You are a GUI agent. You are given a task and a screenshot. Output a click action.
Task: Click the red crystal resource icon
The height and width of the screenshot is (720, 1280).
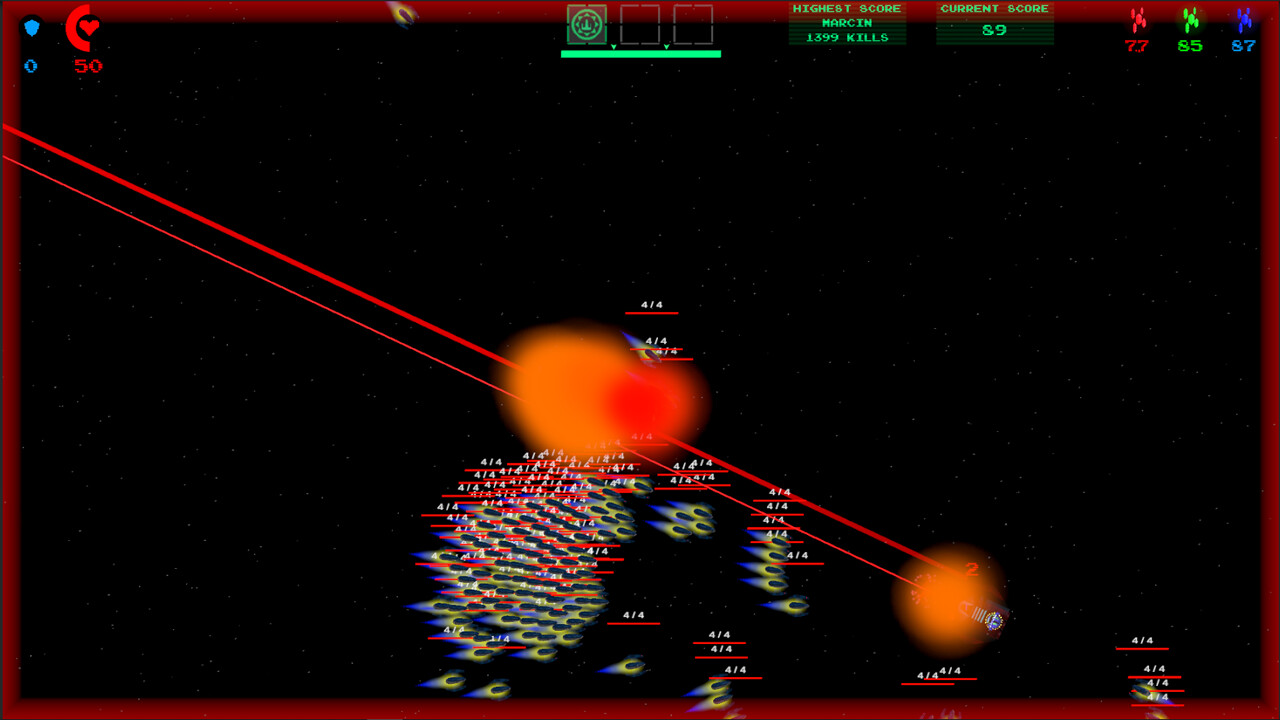click(x=1137, y=18)
